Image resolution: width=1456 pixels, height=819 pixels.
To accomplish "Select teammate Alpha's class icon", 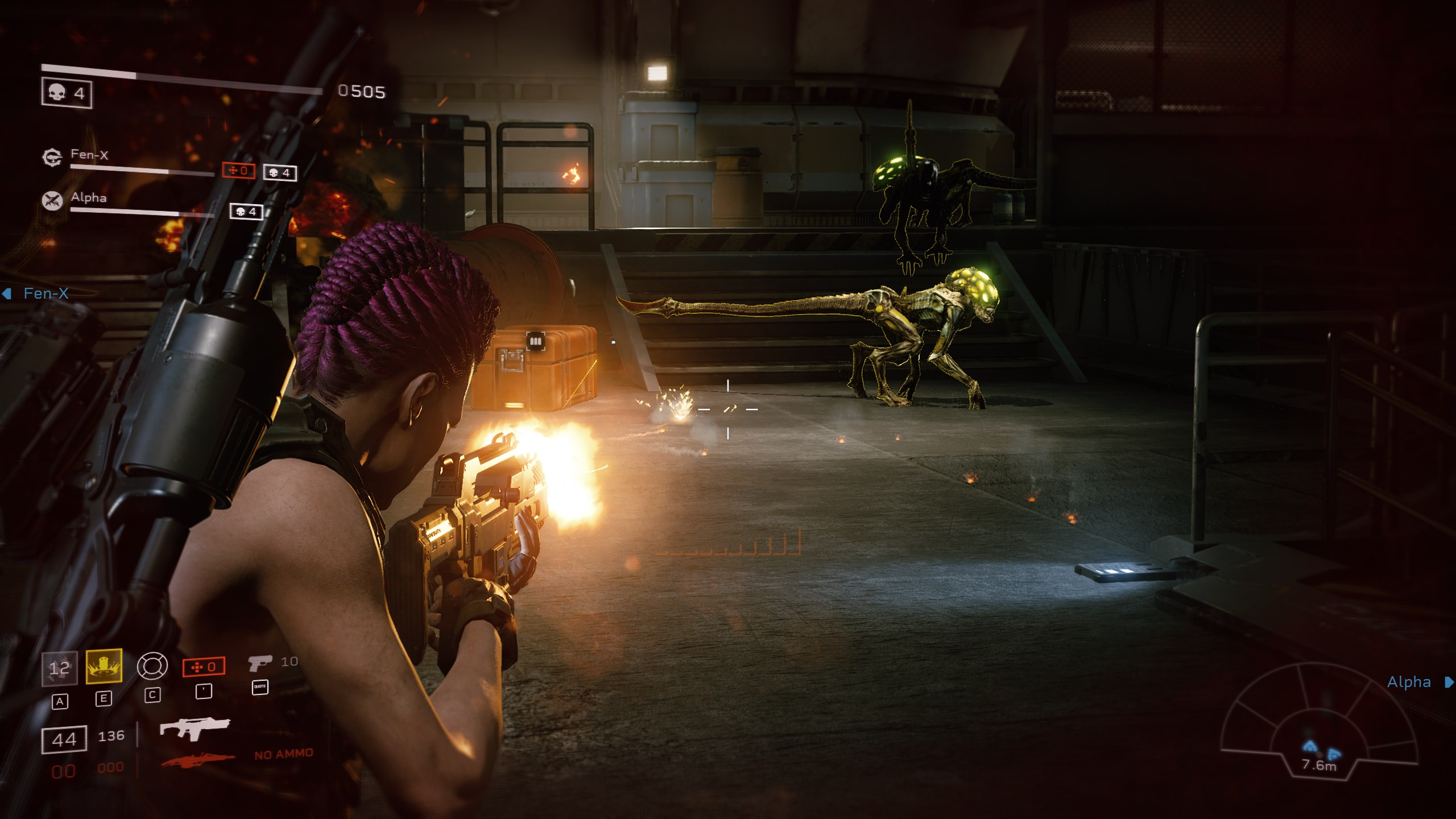I will click(52, 200).
